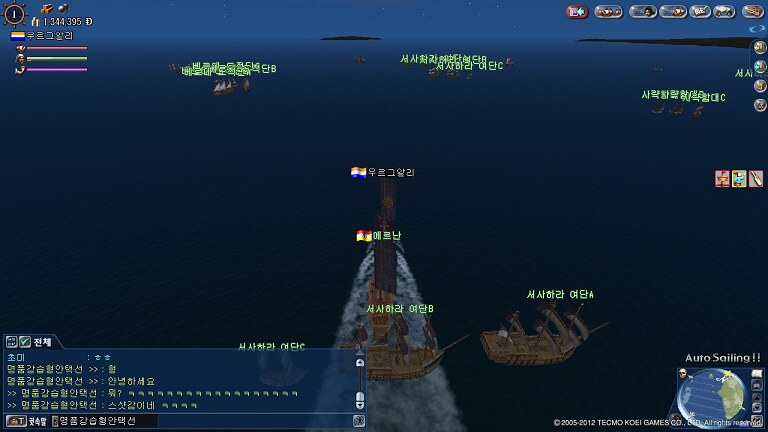Select the yellow-bordered skill icon
Viewport: 768px width, 432px height.
coord(739,179)
